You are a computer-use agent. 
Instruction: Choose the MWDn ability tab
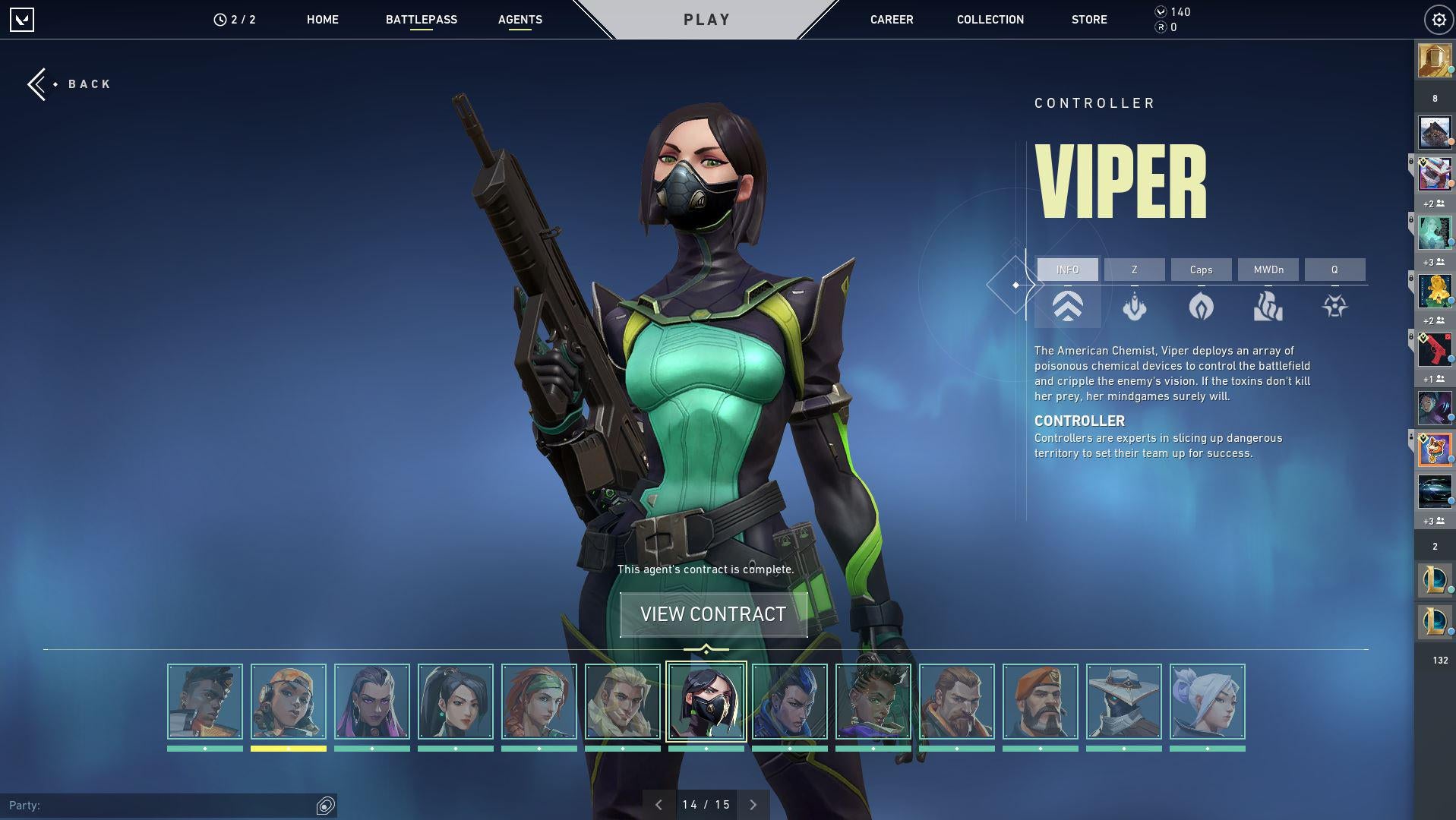coord(1268,270)
